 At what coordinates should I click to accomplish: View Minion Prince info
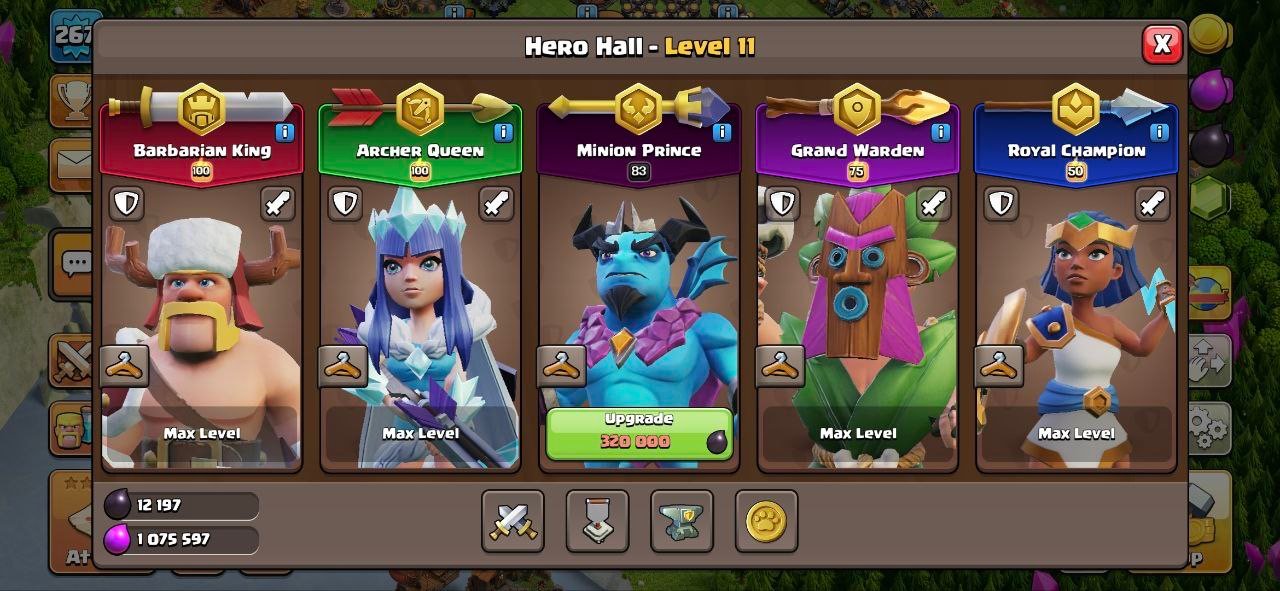tap(721, 131)
